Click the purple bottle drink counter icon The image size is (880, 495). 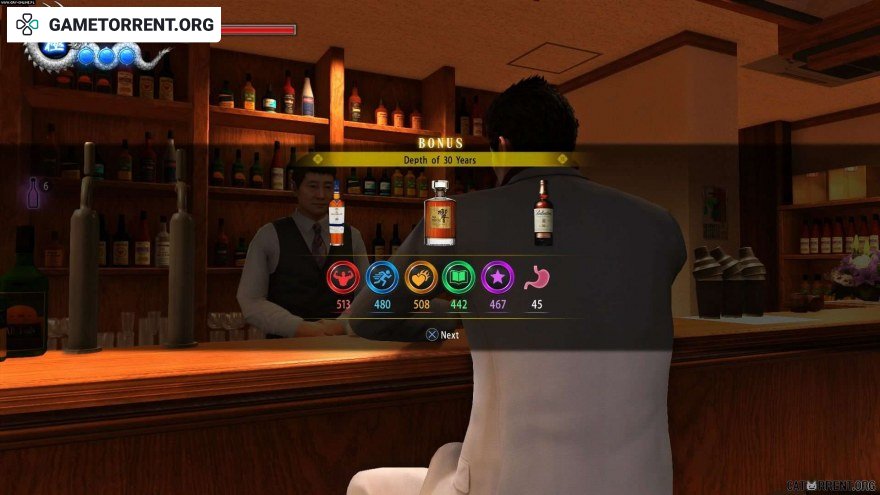click(32, 191)
